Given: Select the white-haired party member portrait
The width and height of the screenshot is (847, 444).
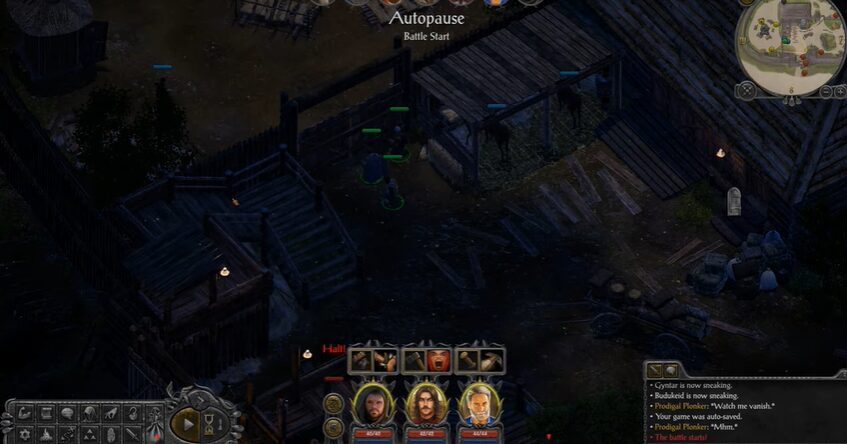Looking at the screenshot, I should (480, 404).
